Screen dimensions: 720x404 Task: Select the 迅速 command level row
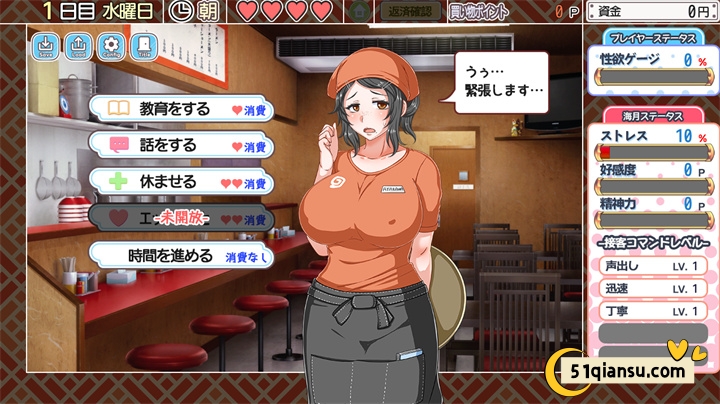pyautogui.click(x=651, y=289)
